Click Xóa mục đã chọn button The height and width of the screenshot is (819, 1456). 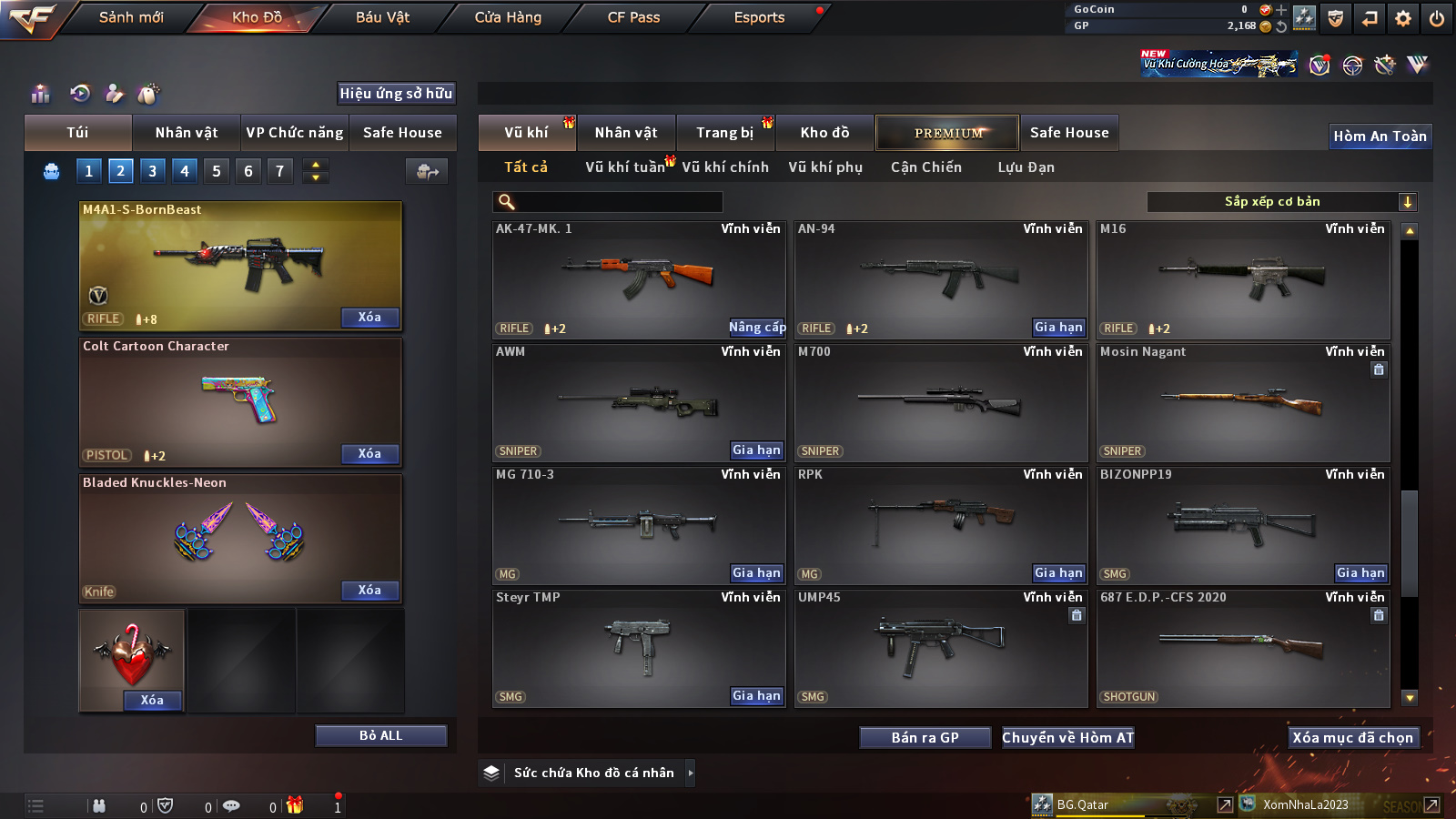(x=1352, y=737)
